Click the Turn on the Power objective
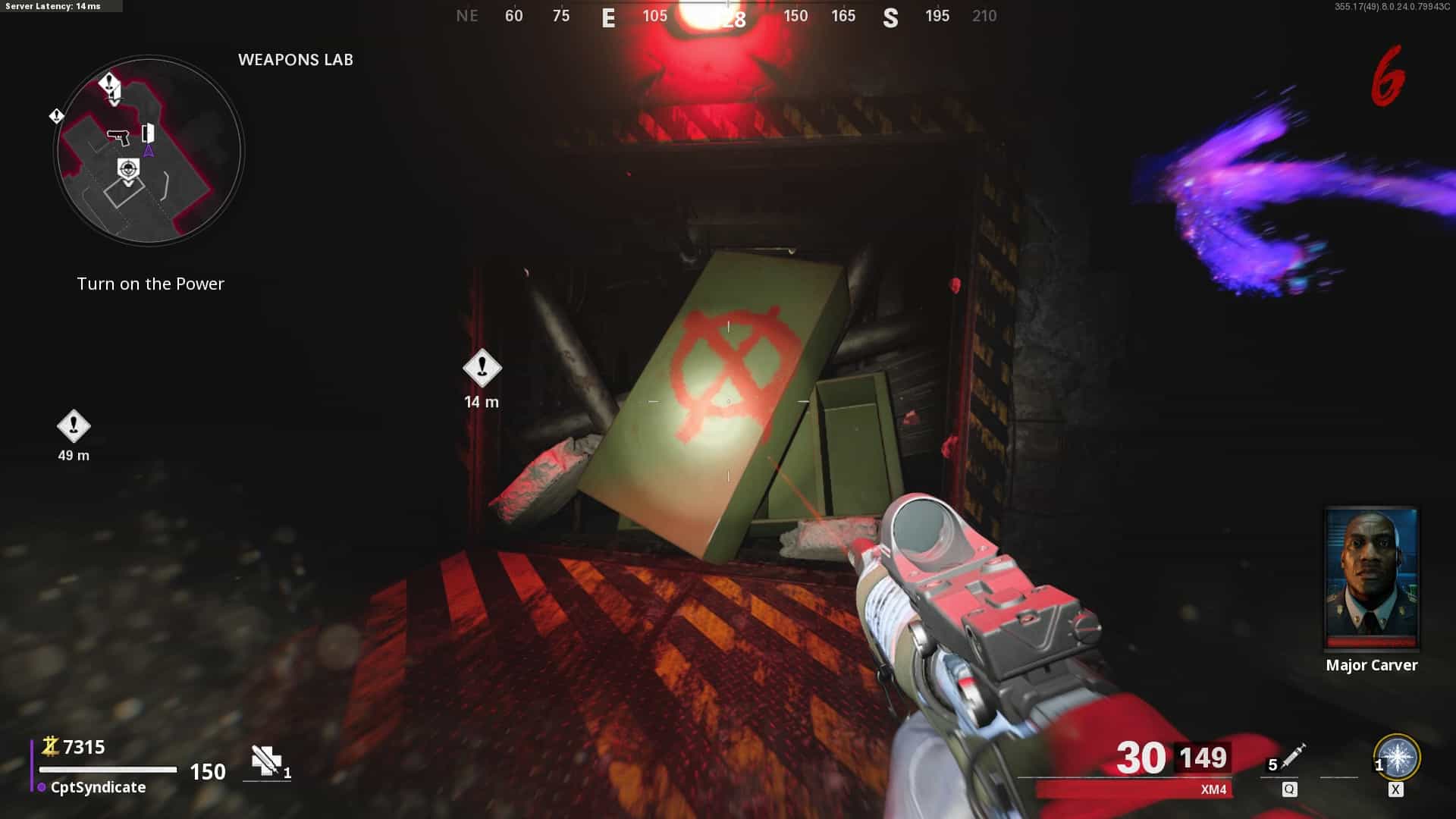This screenshot has height=819, width=1456. [x=150, y=284]
